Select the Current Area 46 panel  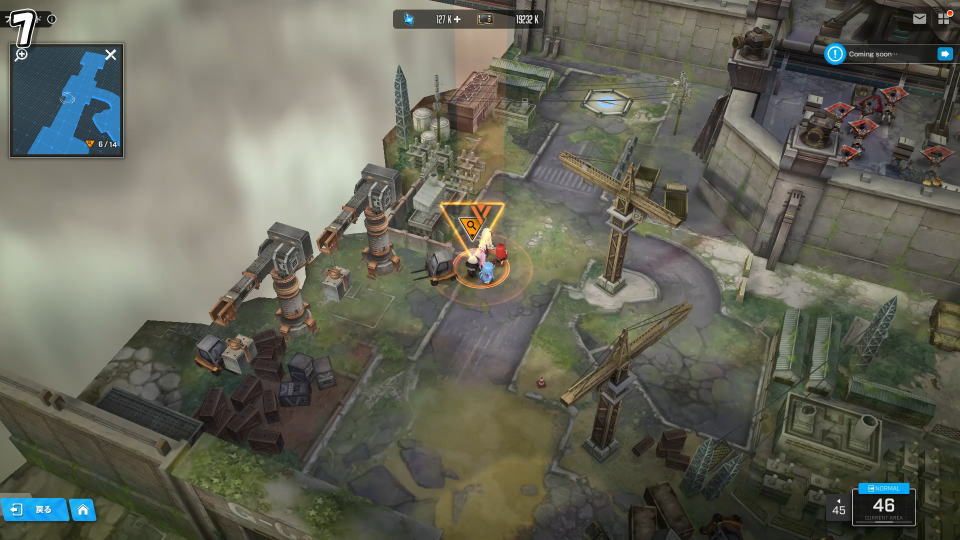[x=883, y=506]
